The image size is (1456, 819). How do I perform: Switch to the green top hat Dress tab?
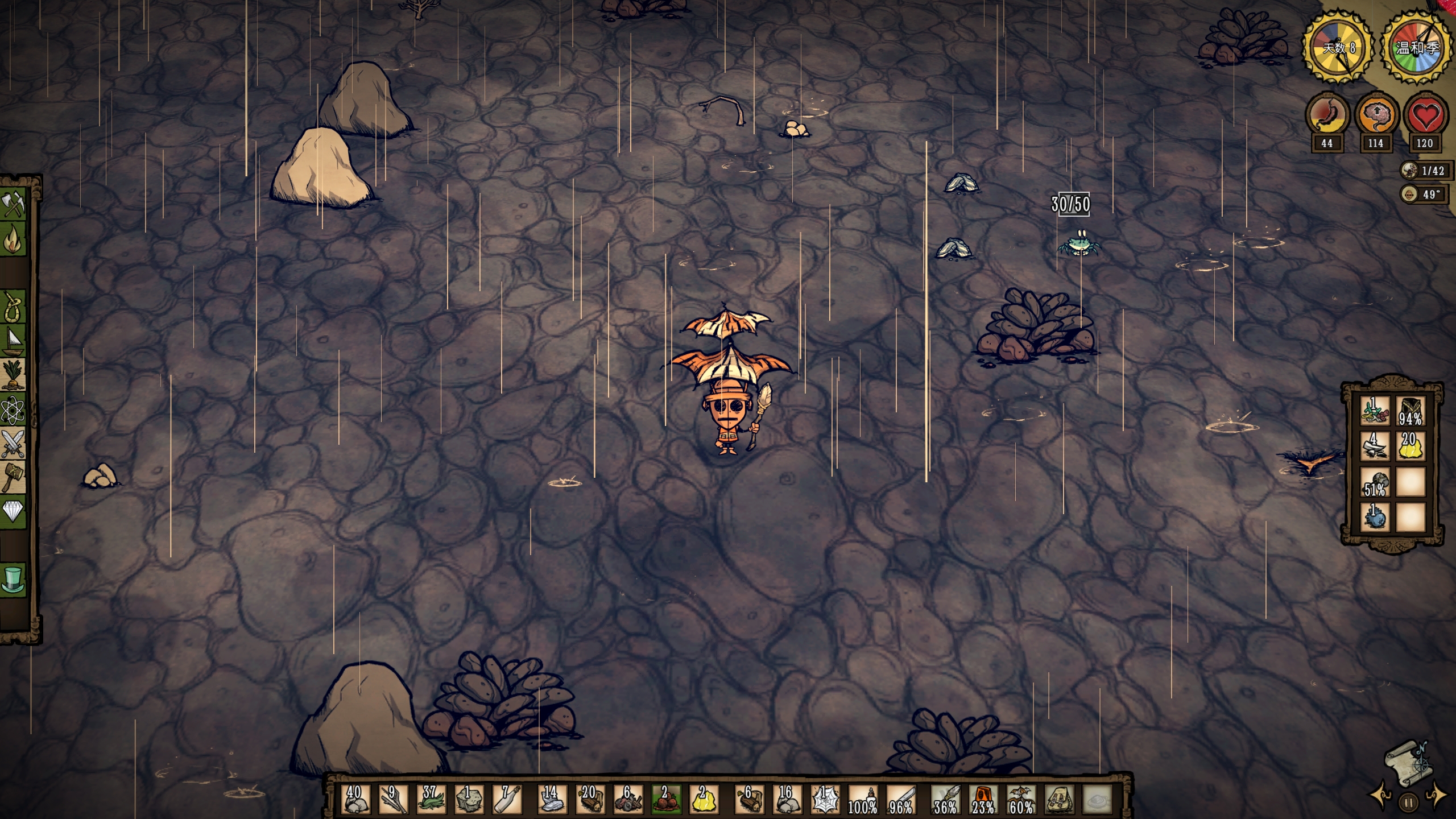(14, 579)
